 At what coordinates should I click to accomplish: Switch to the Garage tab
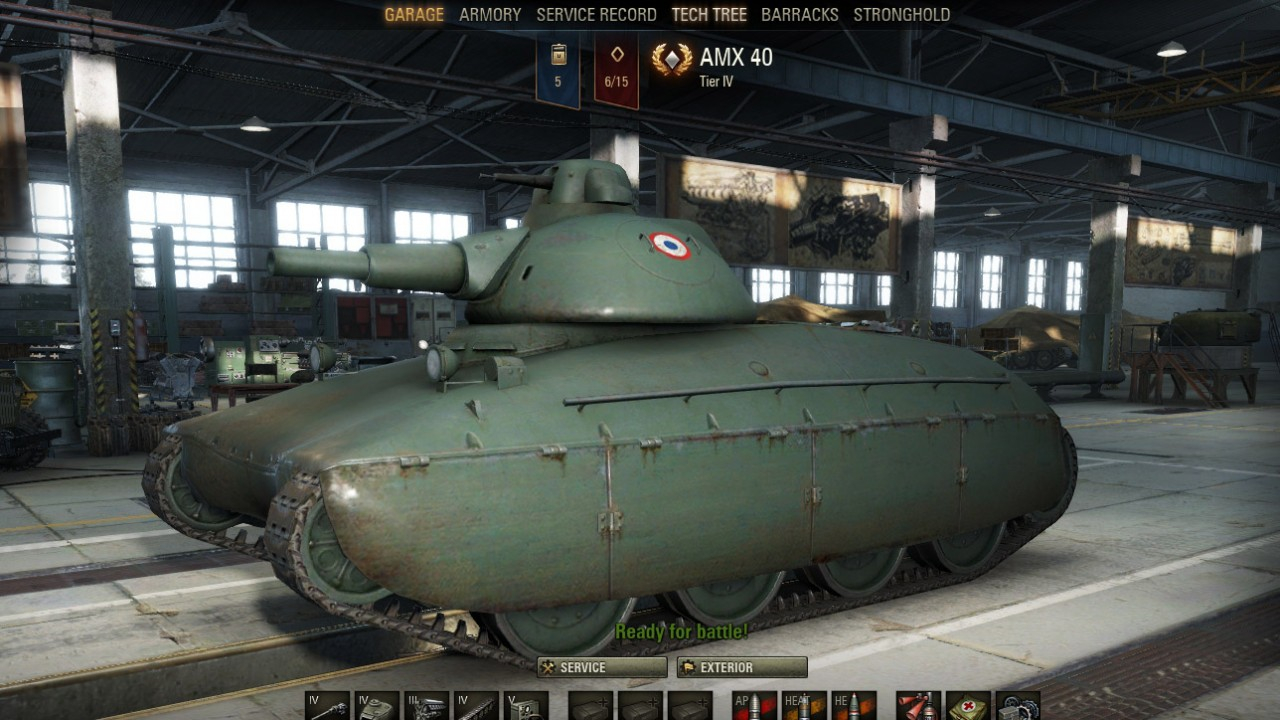point(414,15)
